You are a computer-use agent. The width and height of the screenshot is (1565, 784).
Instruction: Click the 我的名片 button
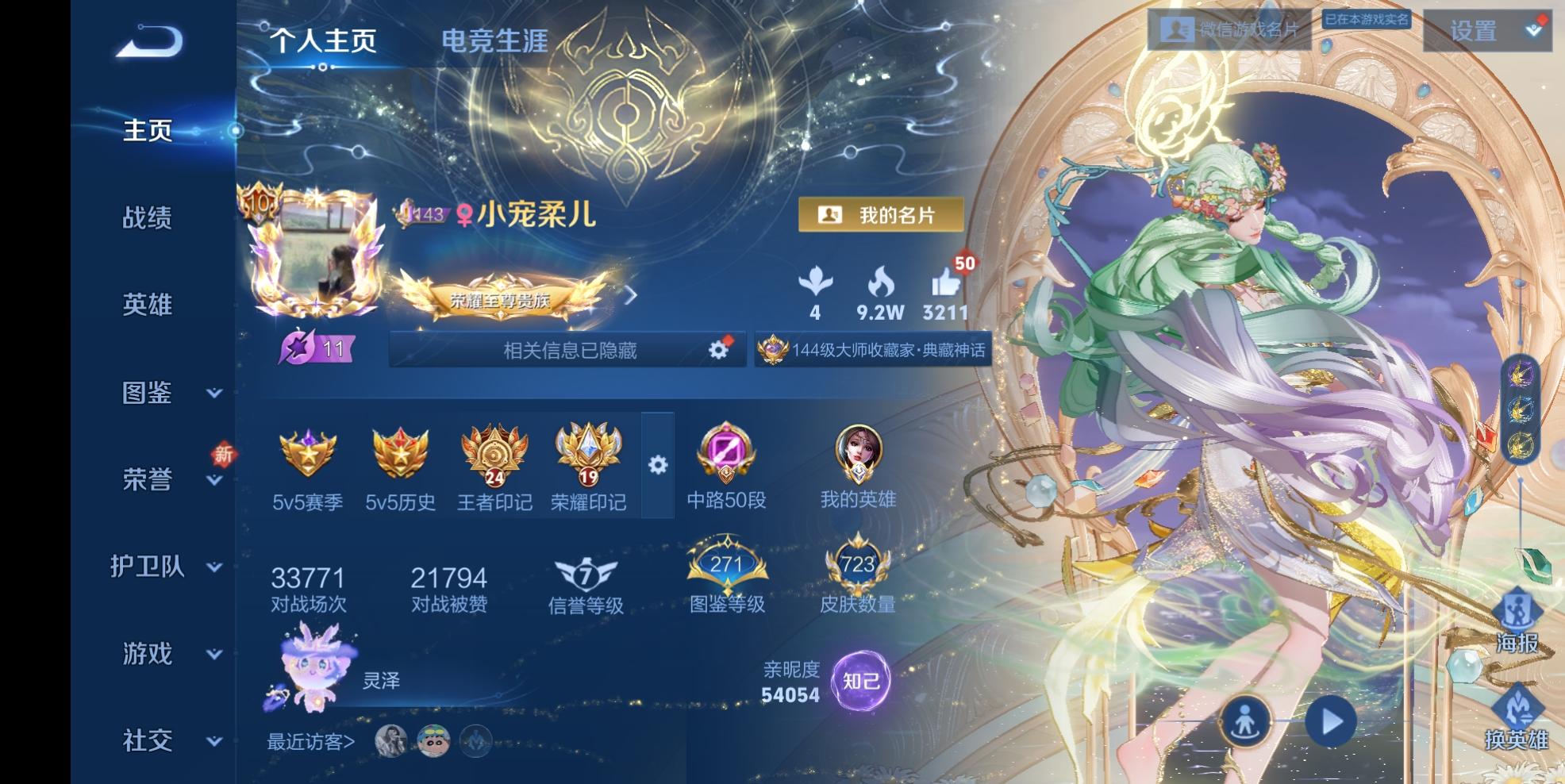[x=882, y=214]
